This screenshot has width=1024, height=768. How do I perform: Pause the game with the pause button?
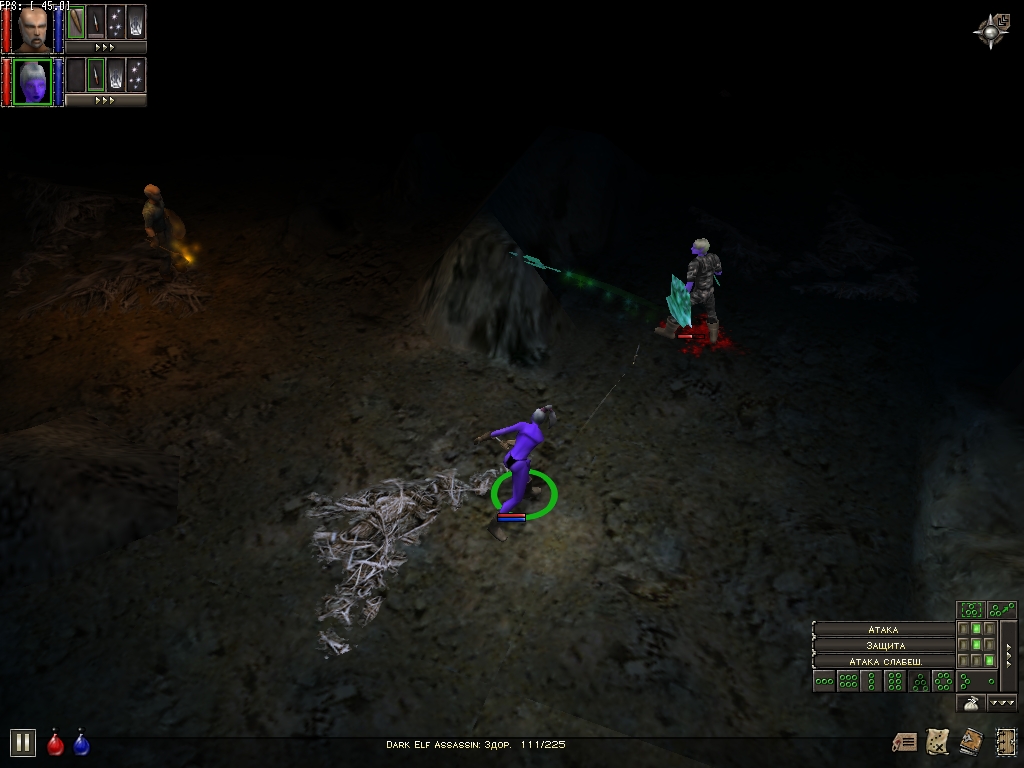[23, 742]
